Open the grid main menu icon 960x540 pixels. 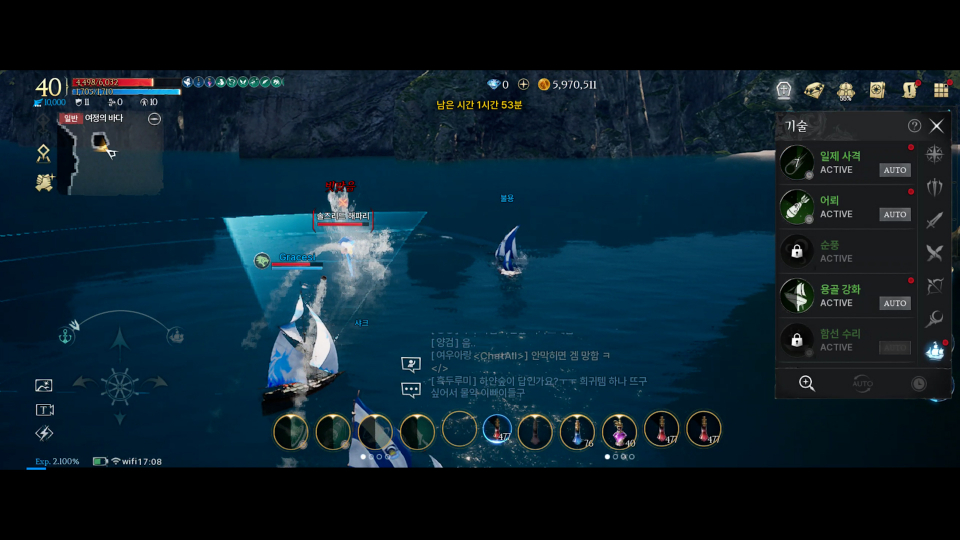coord(940,90)
